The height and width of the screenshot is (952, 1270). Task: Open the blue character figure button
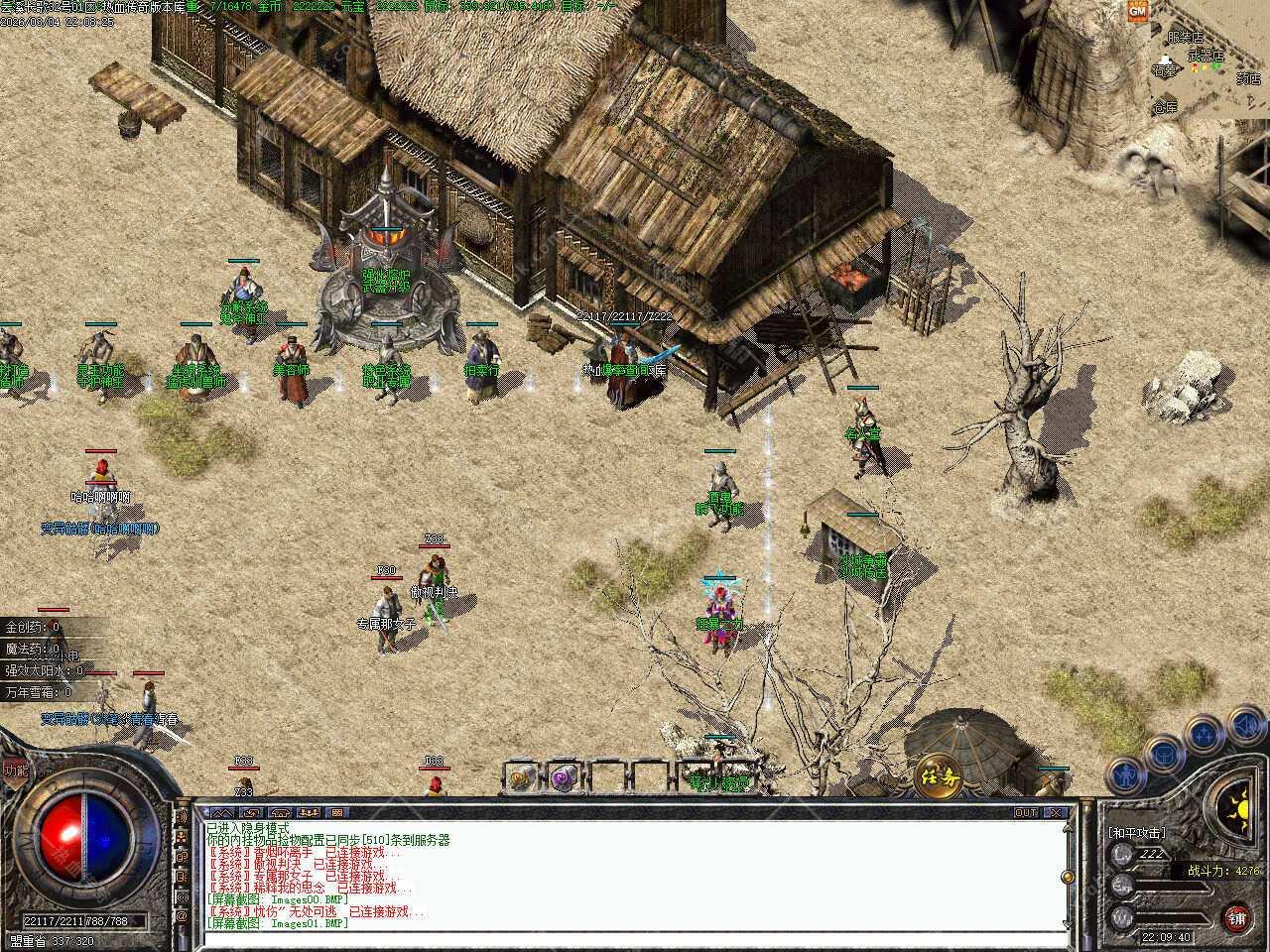tap(1123, 773)
